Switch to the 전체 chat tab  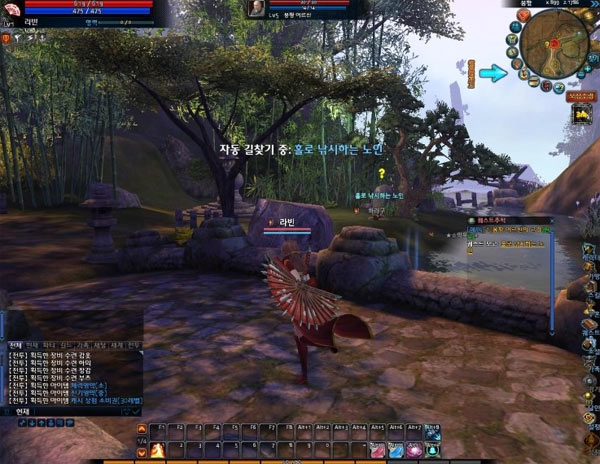click(15, 345)
